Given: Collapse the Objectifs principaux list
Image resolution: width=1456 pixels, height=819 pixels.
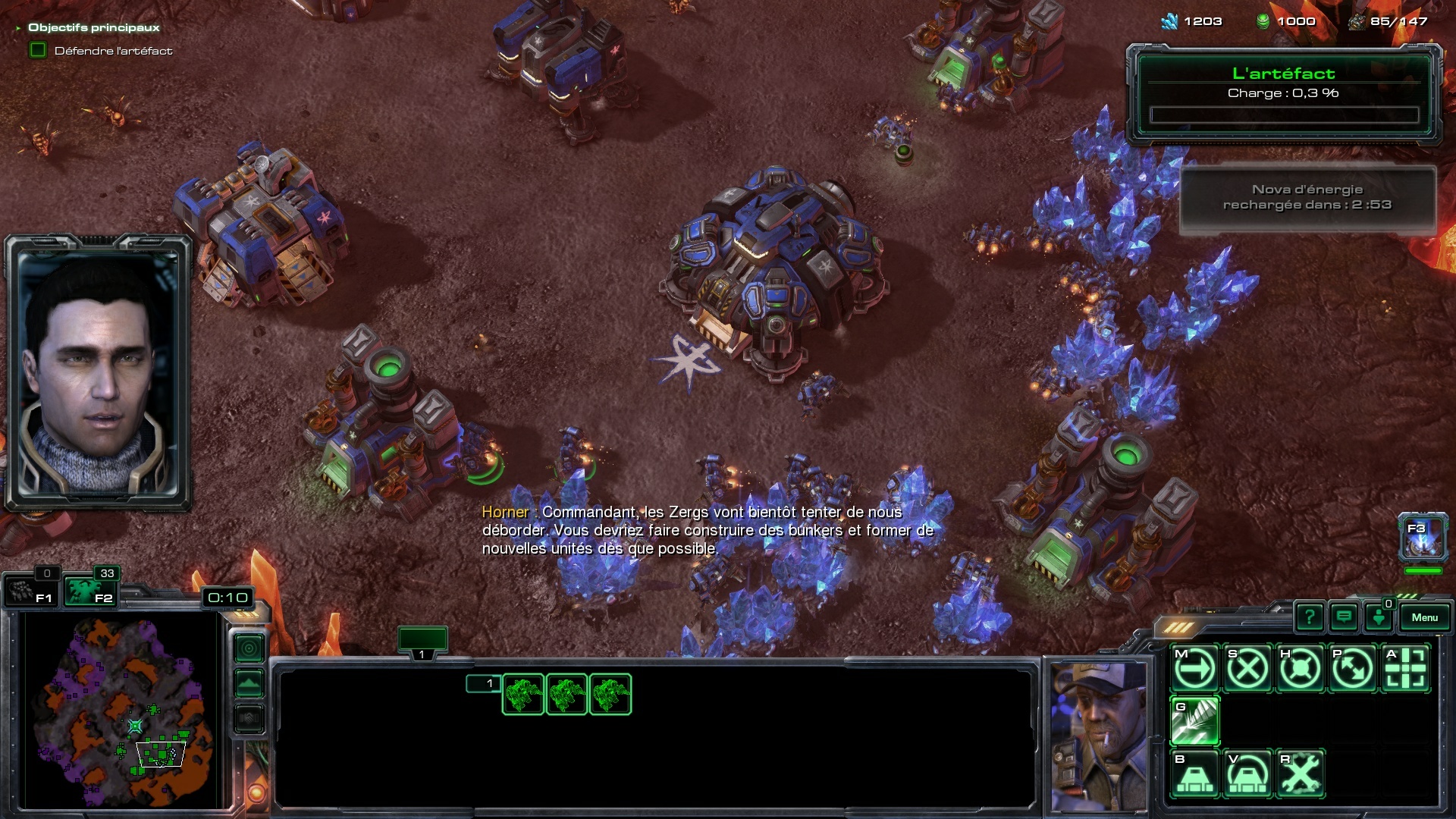Looking at the screenshot, I should point(18,28).
